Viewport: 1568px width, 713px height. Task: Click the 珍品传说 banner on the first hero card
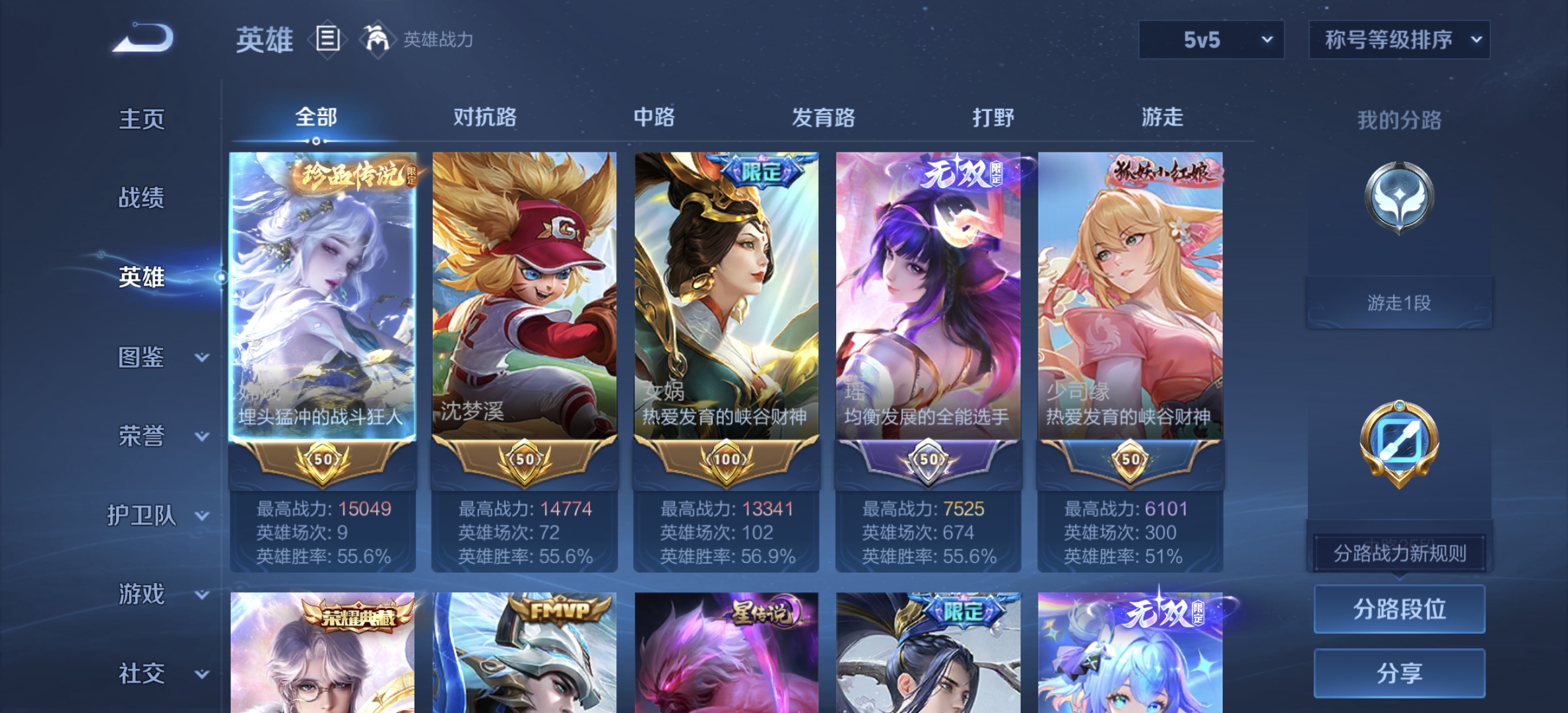click(x=354, y=173)
